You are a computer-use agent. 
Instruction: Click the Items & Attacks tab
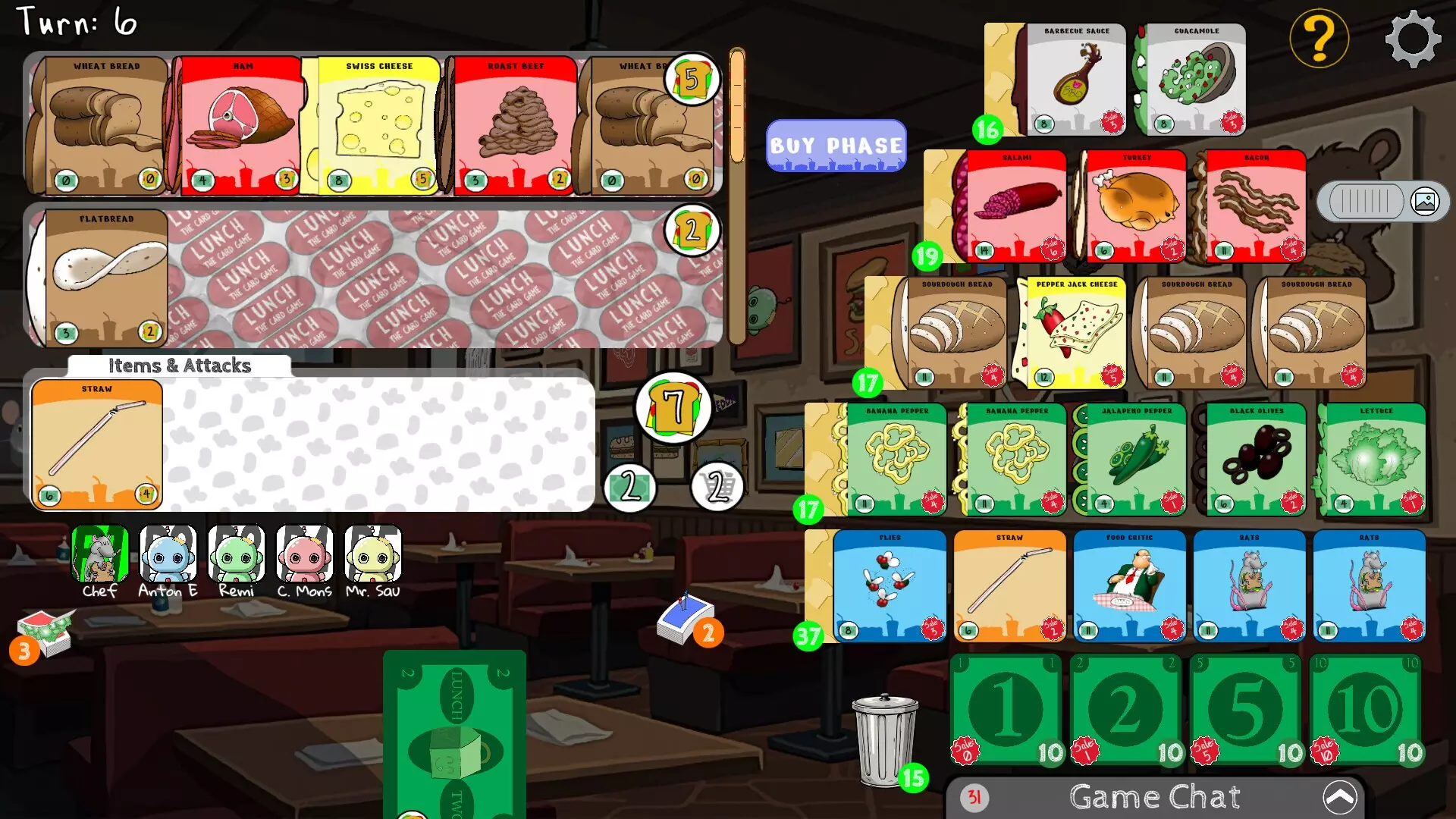(179, 366)
